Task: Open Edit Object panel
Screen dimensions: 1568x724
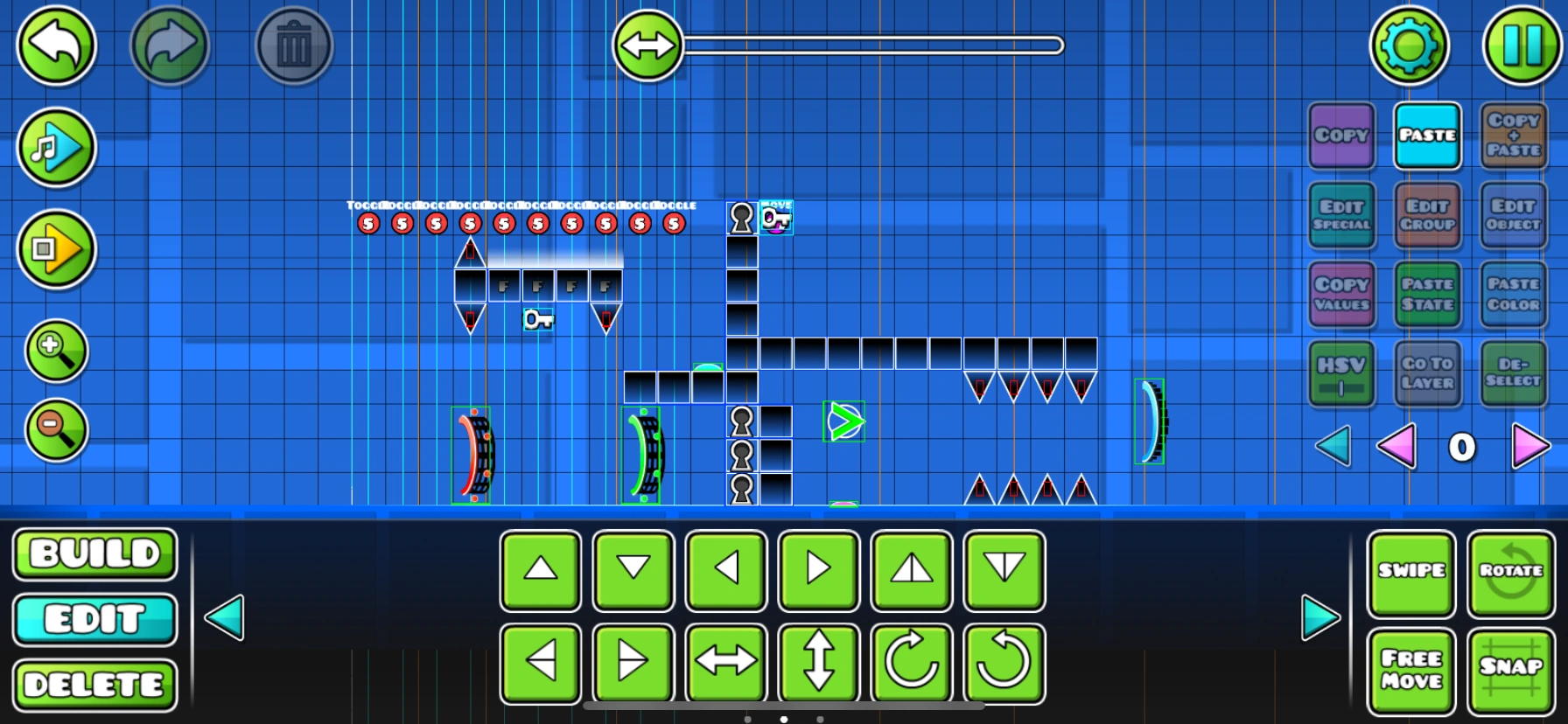Action: [x=1513, y=215]
